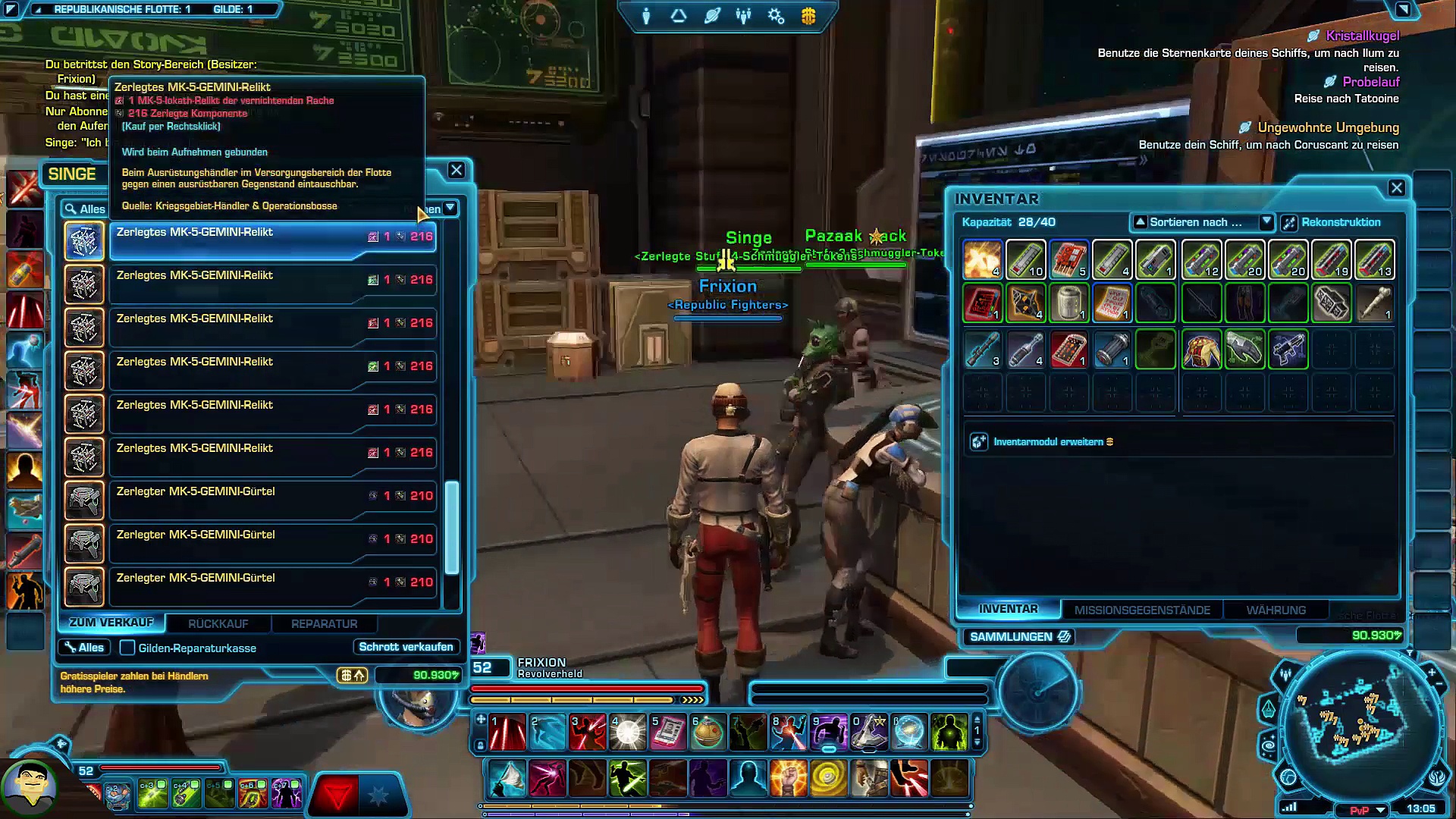Select the Kristallkugel mission tracker entry

1362,36
